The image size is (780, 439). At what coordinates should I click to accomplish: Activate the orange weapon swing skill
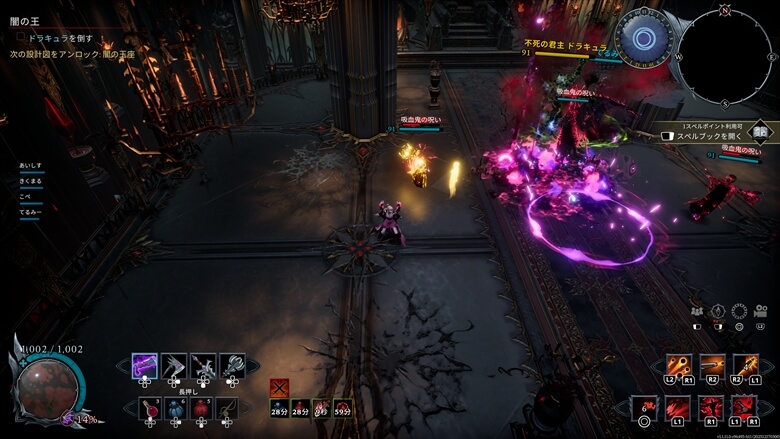712,366
